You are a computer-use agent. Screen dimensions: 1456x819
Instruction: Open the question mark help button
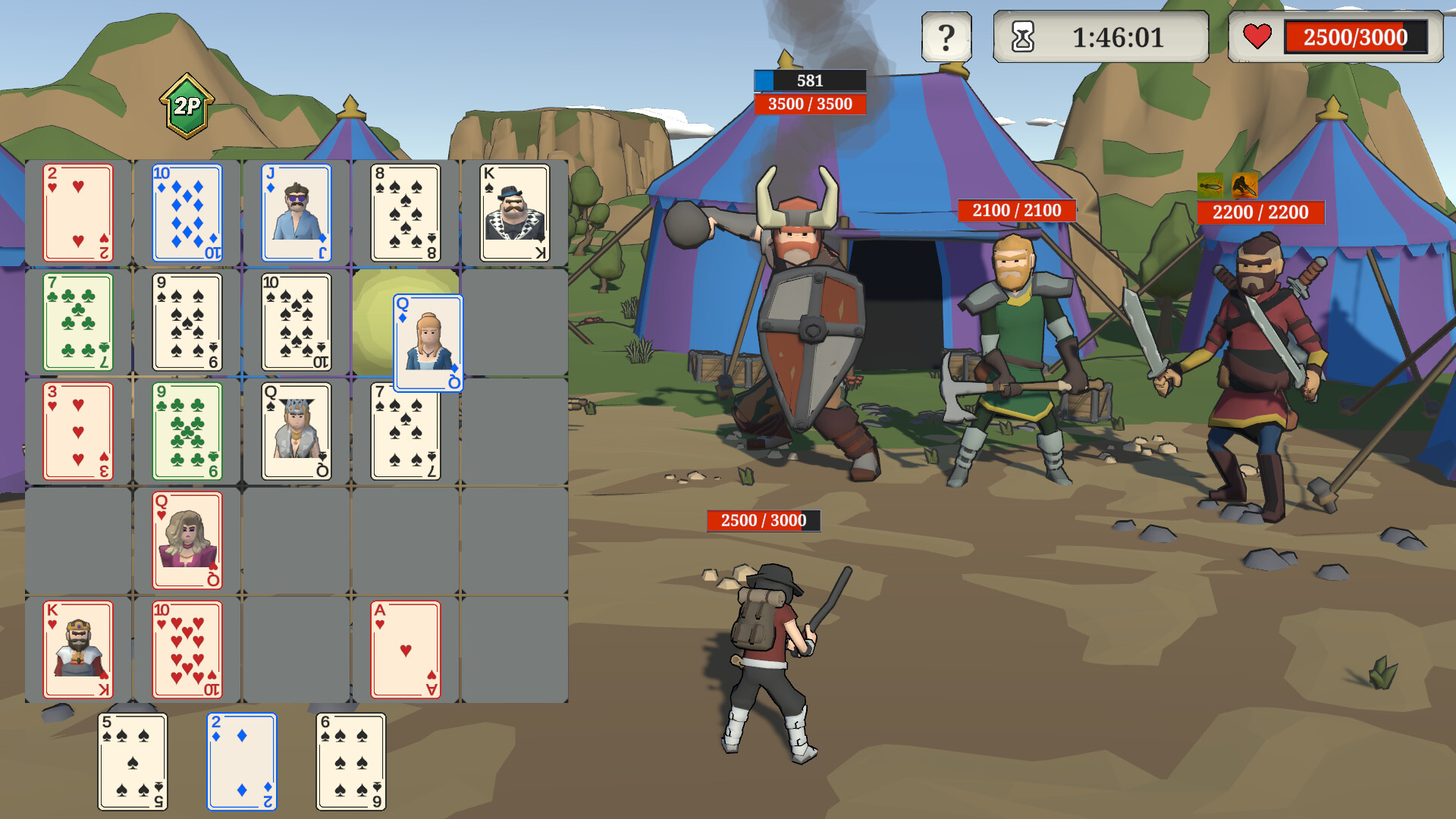coord(945,35)
